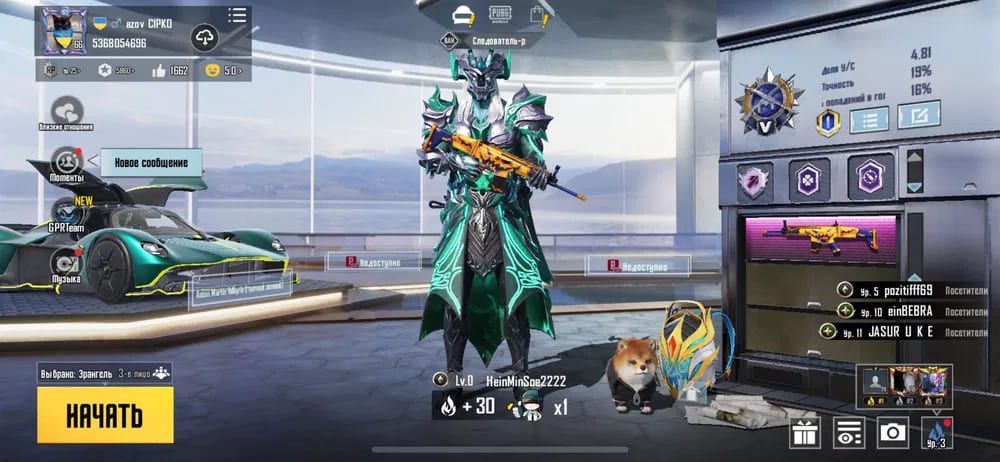Viewport: 1000px width, 462px height.
Task: Open the list menu beside the profile
Action: [x=237, y=15]
